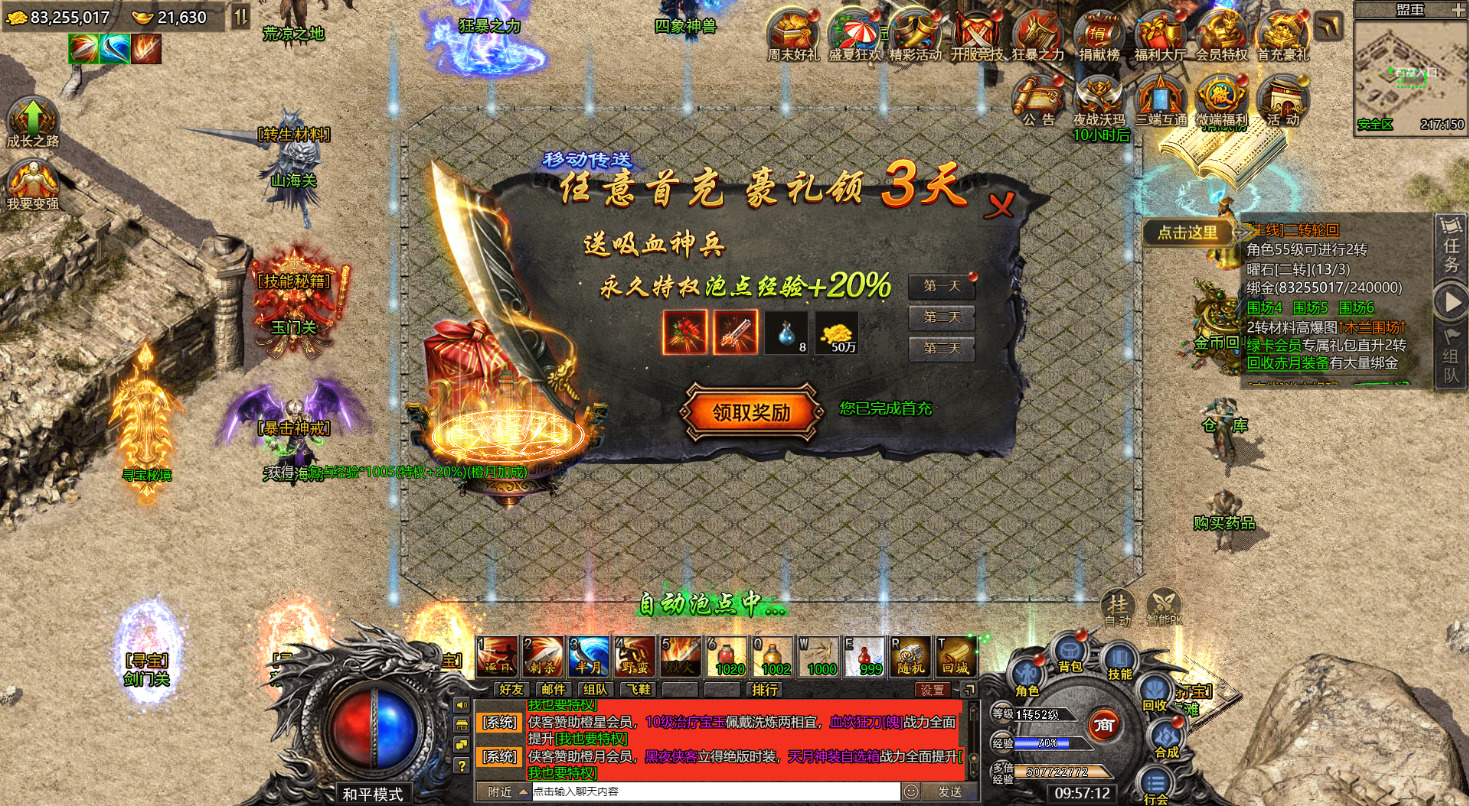Open the 福利大厅 welfare hall icon

click(1158, 36)
